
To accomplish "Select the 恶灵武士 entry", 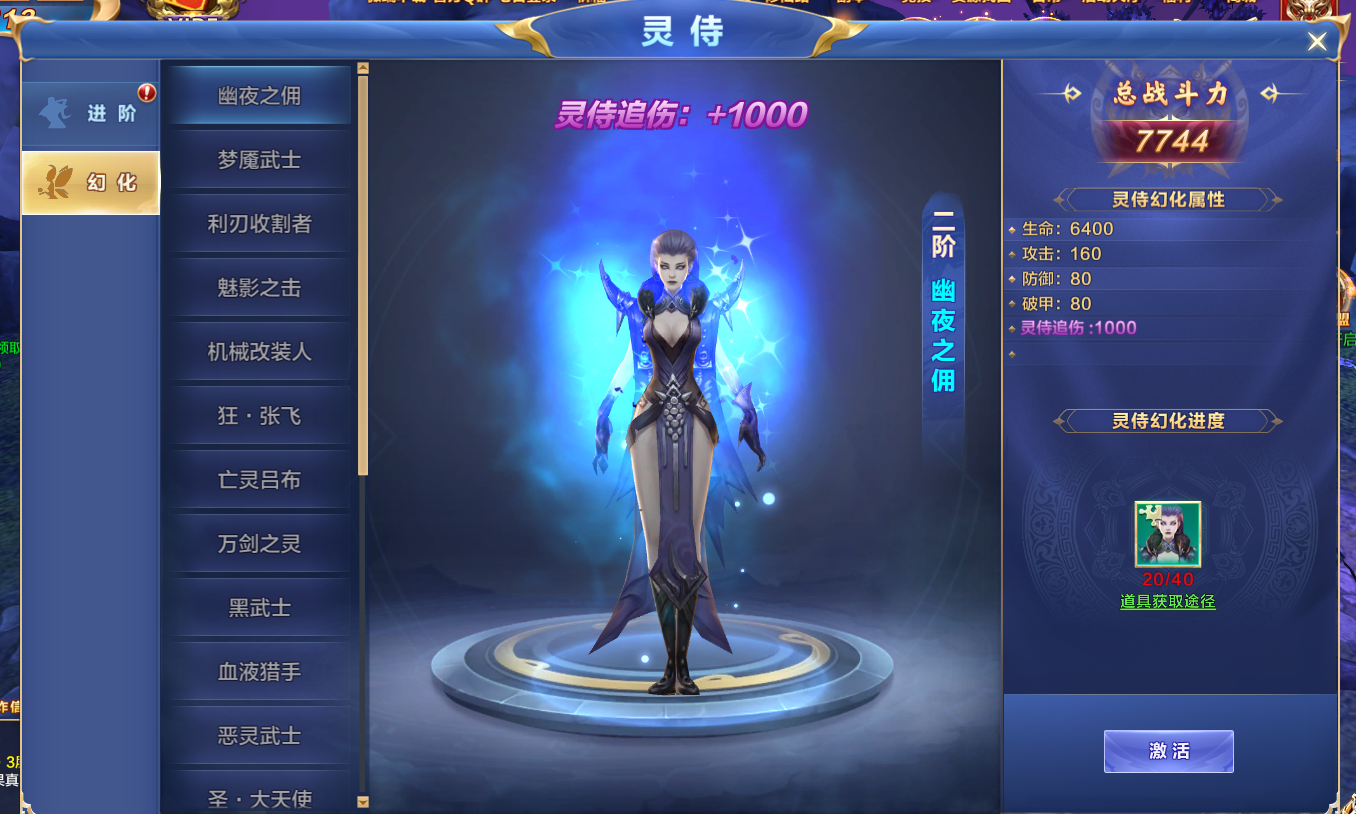I will pos(259,736).
